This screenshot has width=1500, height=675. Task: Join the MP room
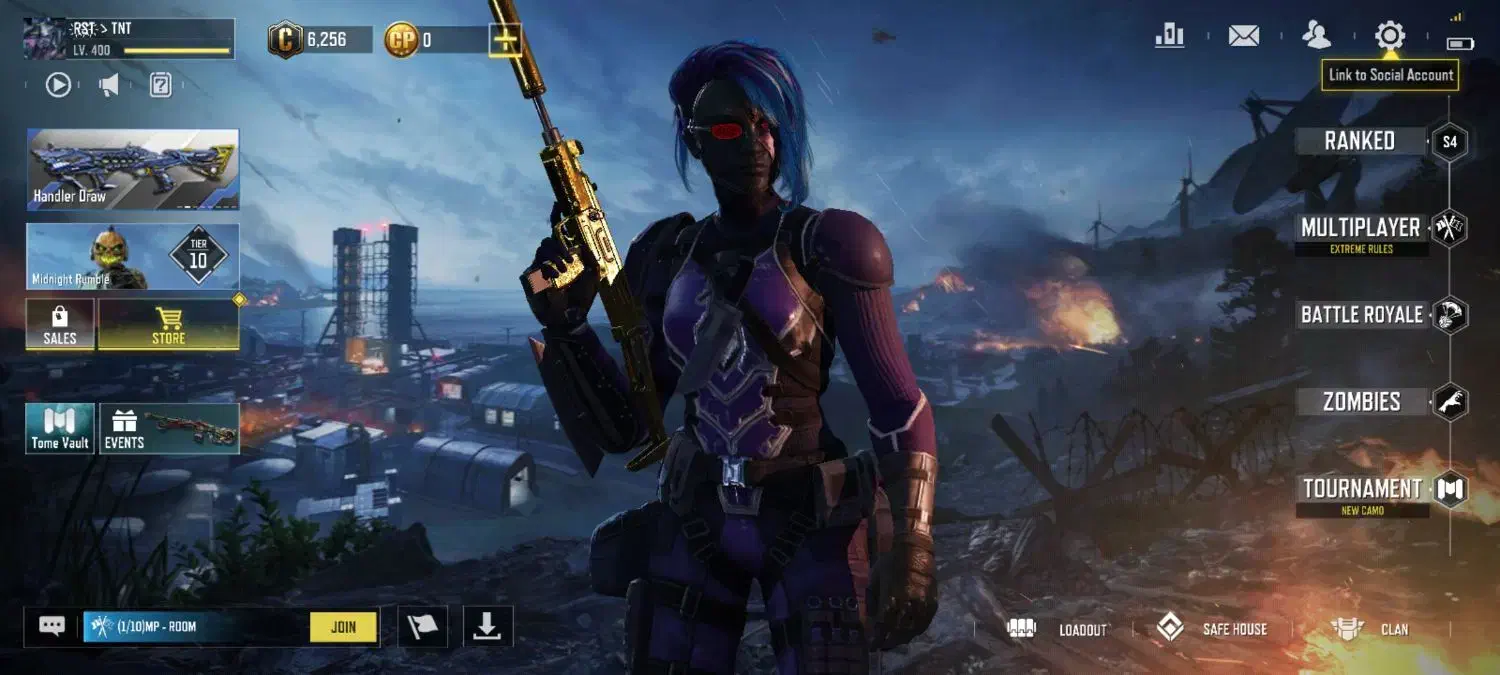343,627
